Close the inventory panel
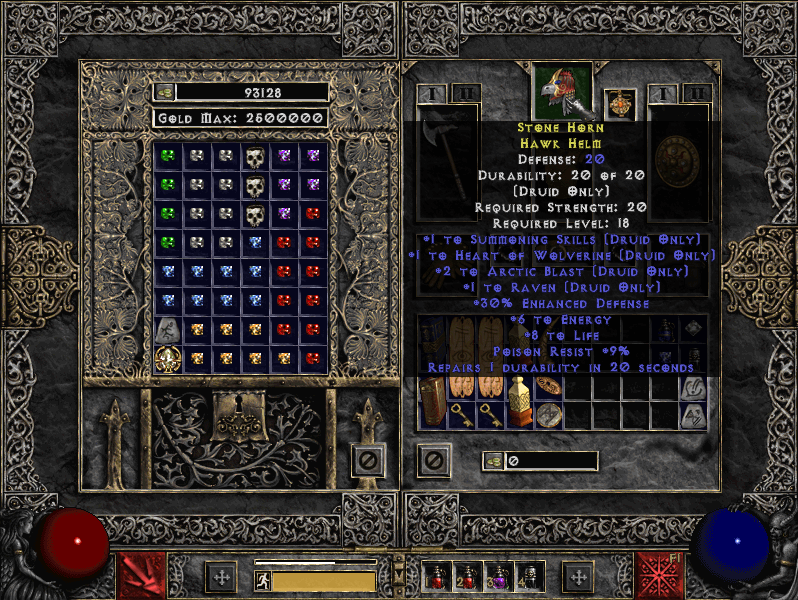 [x=434, y=460]
